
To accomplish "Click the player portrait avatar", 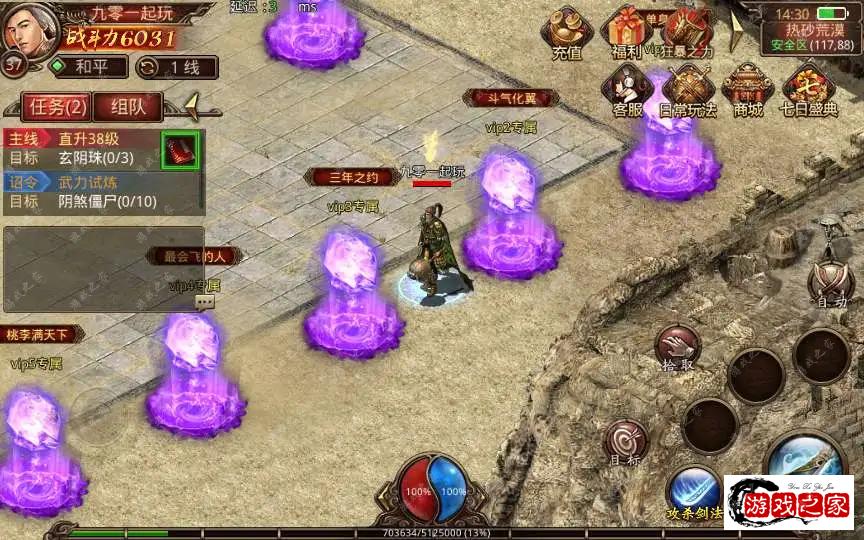I will [x=27, y=28].
